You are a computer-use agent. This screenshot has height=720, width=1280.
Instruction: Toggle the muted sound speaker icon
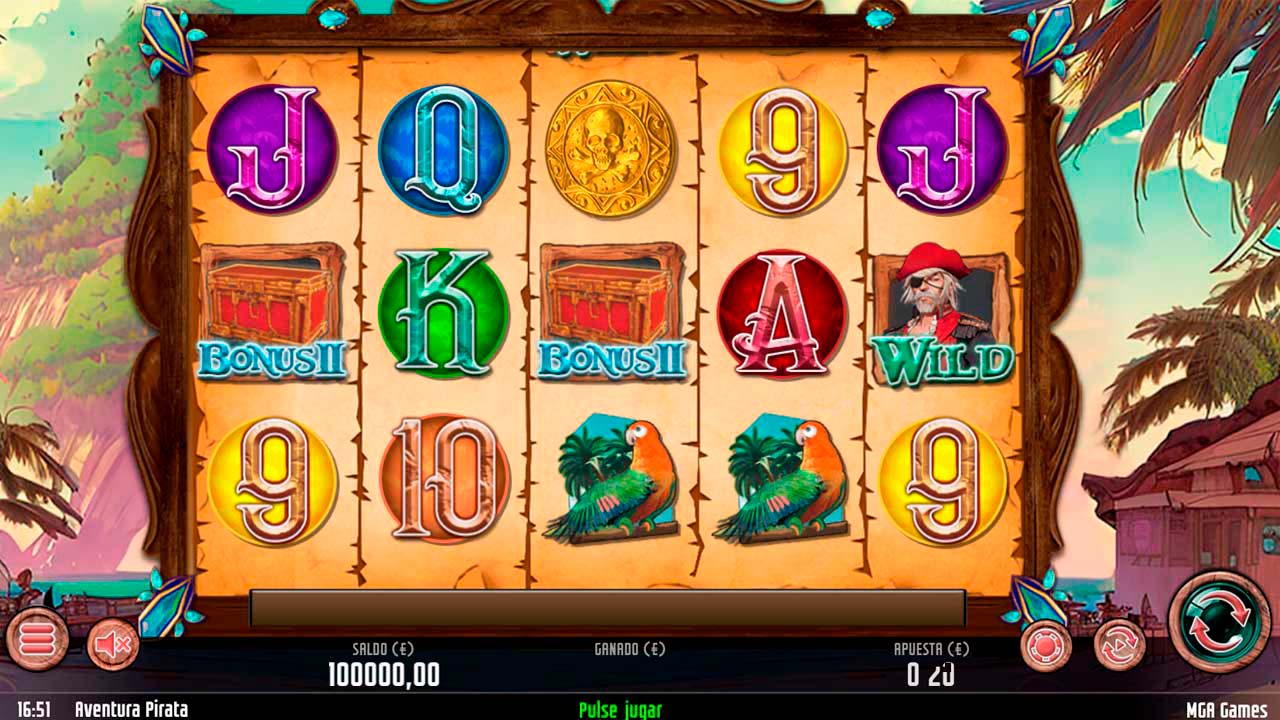tap(113, 644)
